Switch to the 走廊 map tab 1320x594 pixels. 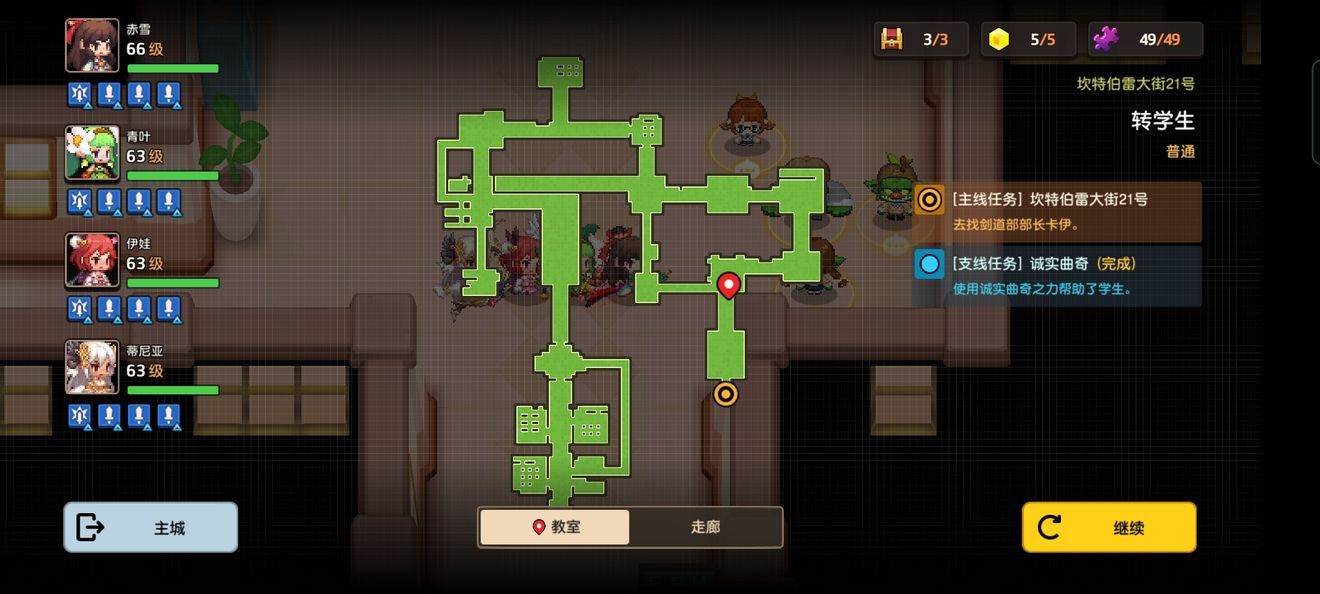pos(705,527)
